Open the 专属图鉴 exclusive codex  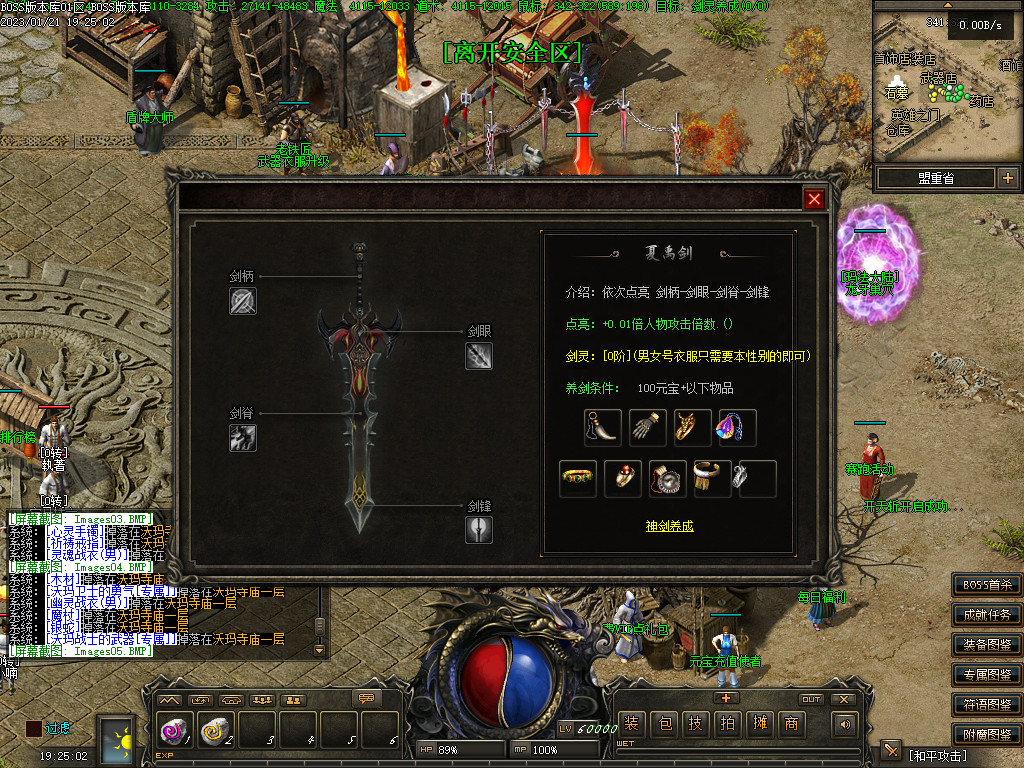[986, 674]
